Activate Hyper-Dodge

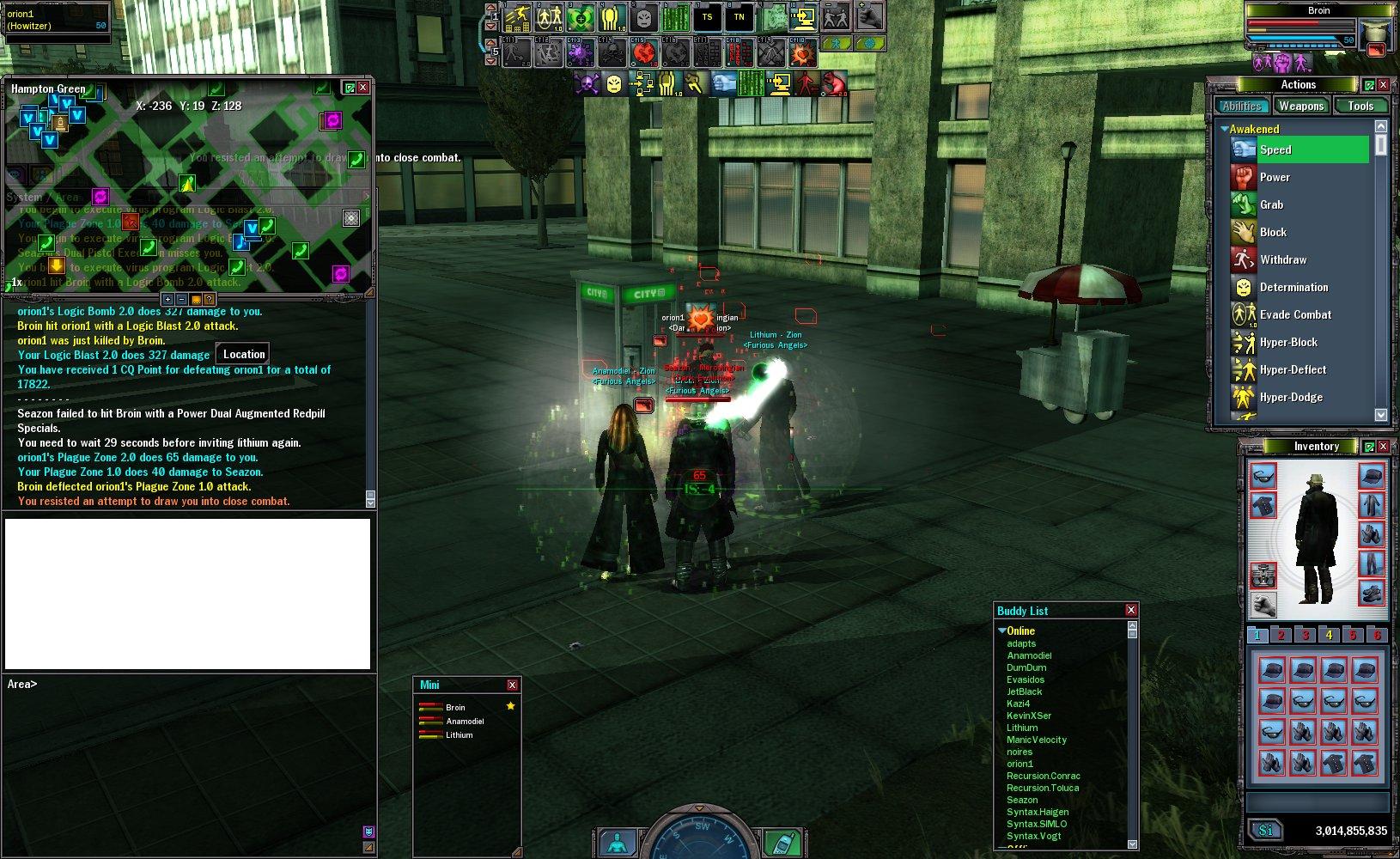pyautogui.click(x=1291, y=397)
